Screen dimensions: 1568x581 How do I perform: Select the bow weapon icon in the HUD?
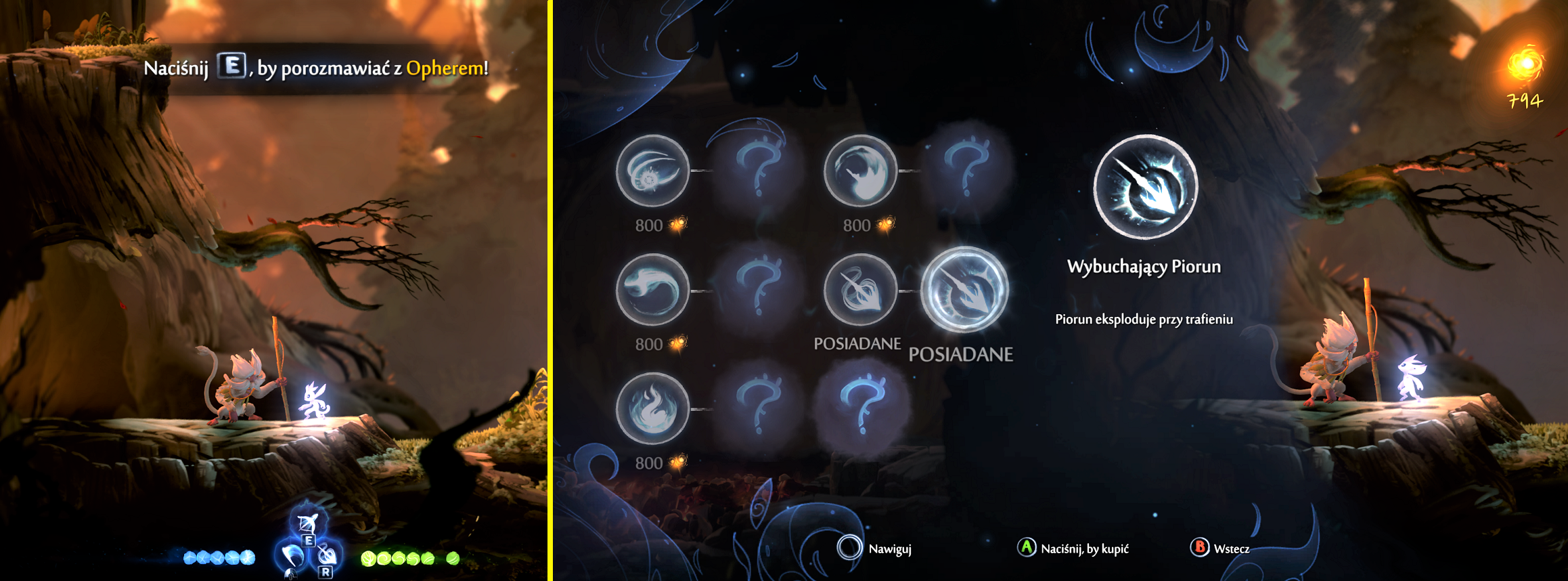[x=308, y=523]
